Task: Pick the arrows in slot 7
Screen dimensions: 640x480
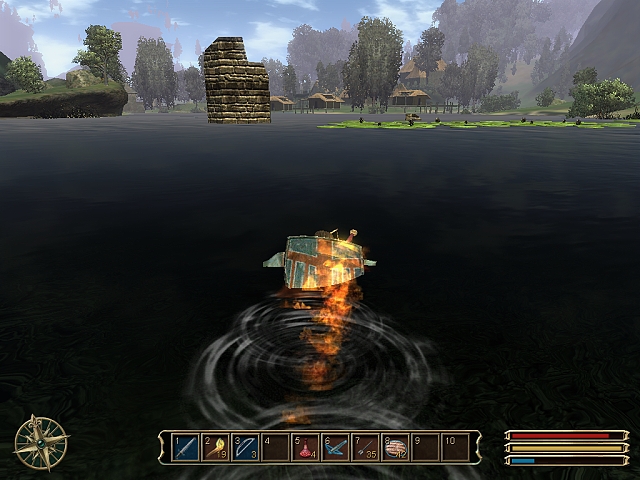Action: [x=365, y=447]
